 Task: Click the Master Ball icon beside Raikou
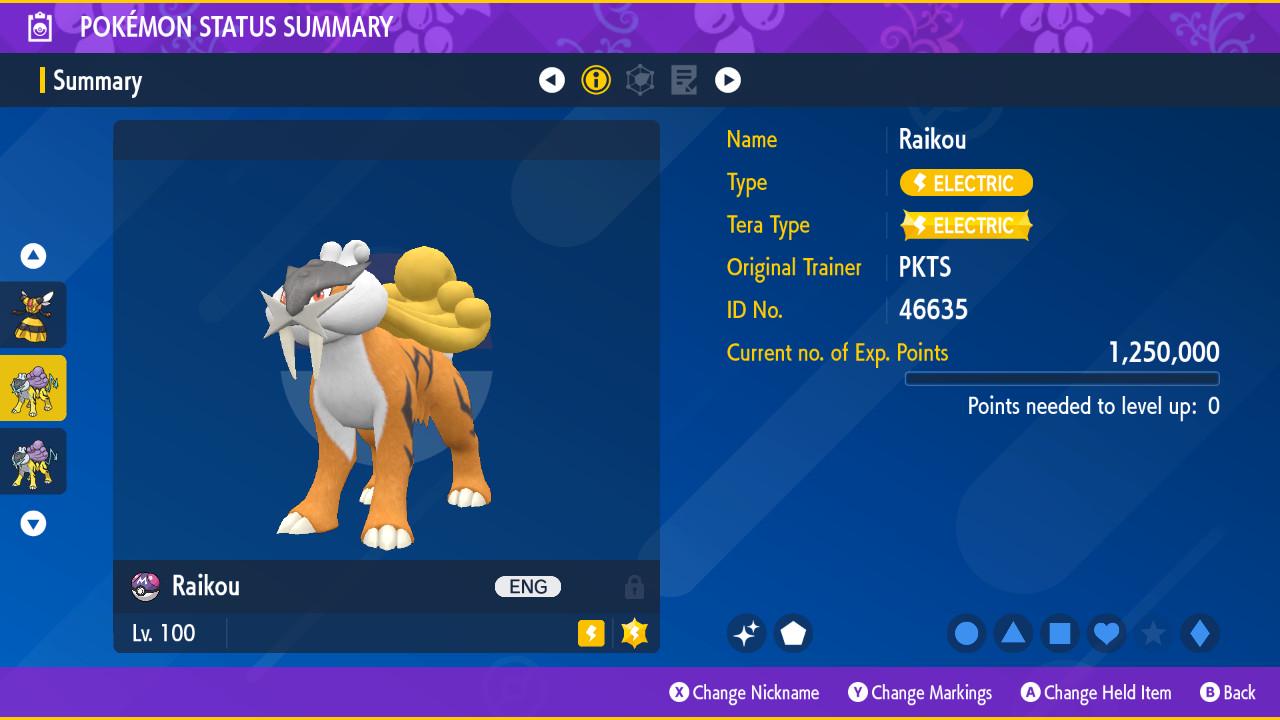[146, 586]
